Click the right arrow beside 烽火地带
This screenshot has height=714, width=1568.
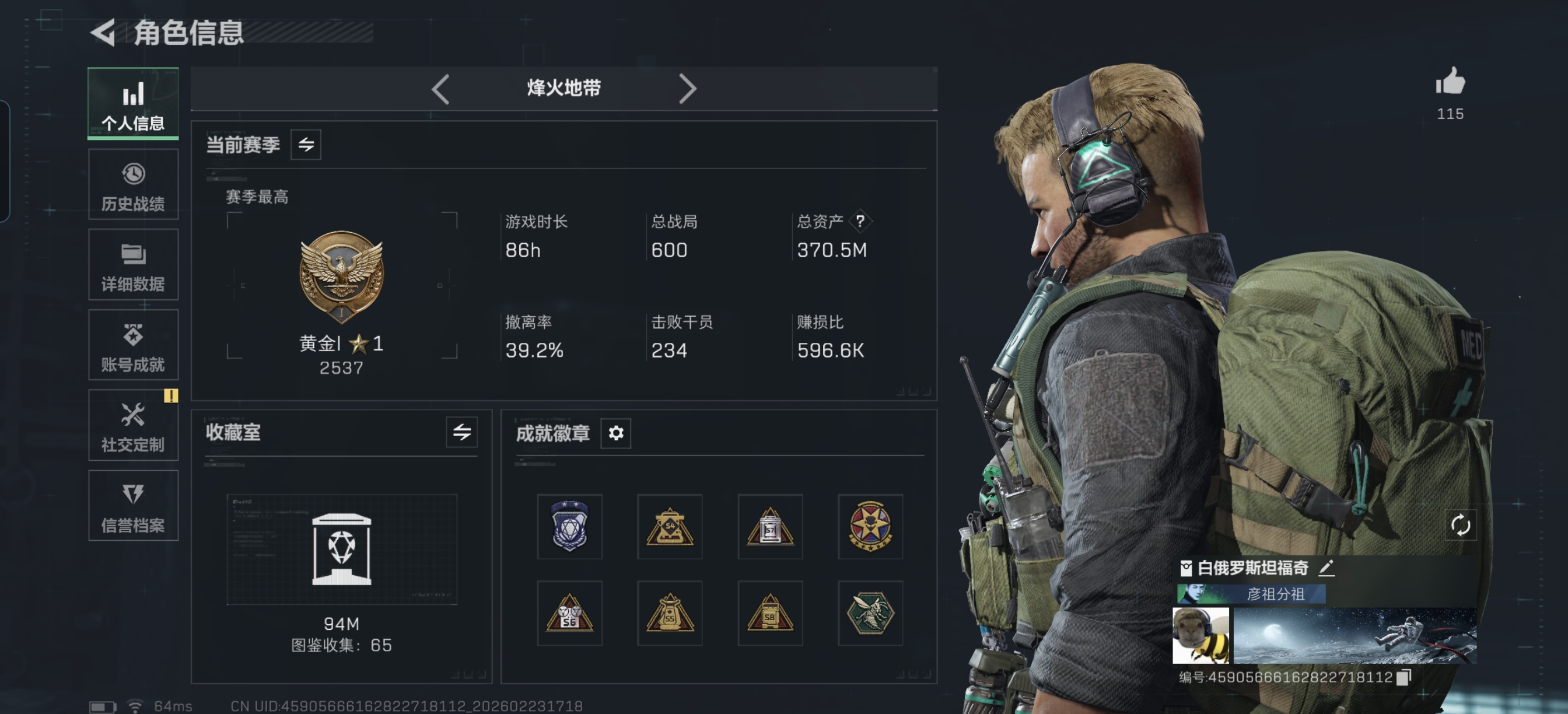click(x=687, y=89)
